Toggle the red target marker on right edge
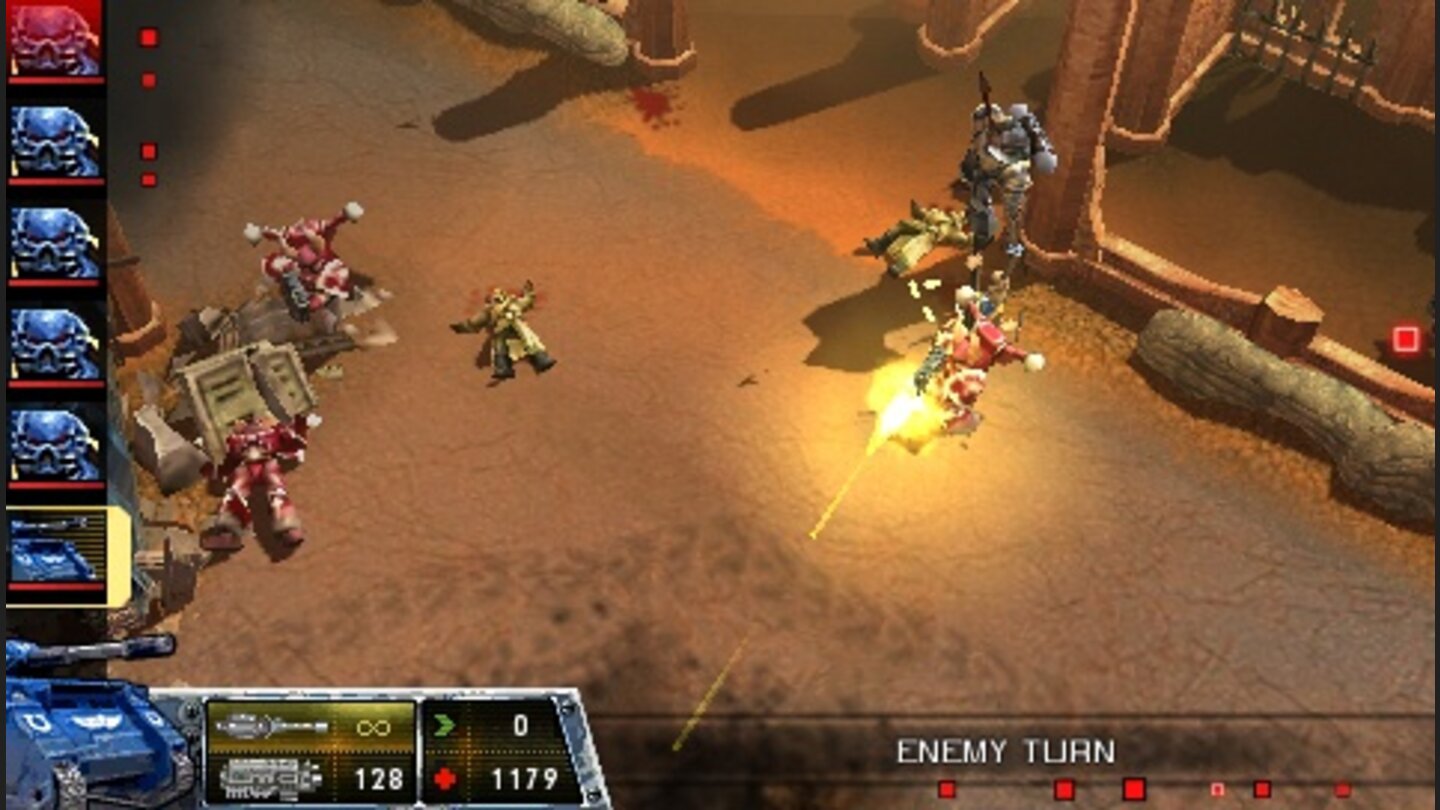1440x810 pixels. (1407, 338)
